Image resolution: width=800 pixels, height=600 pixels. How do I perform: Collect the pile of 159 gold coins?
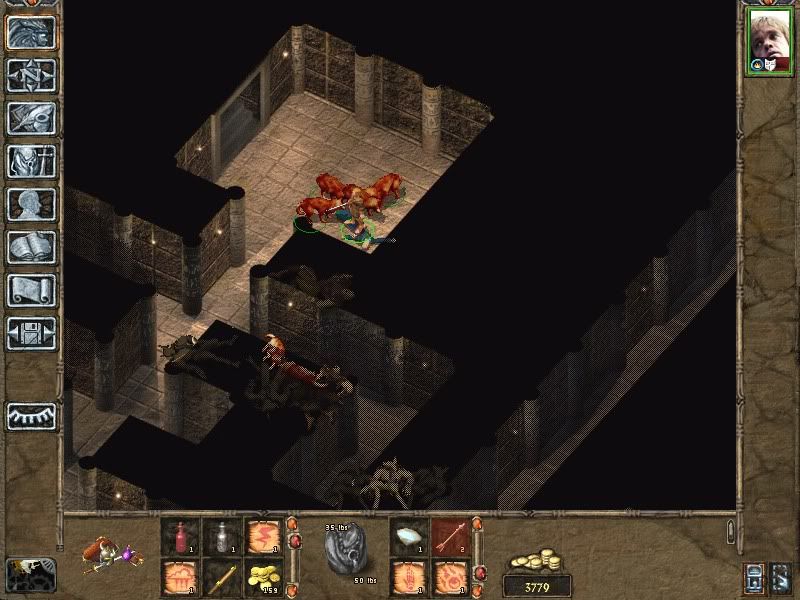263,577
